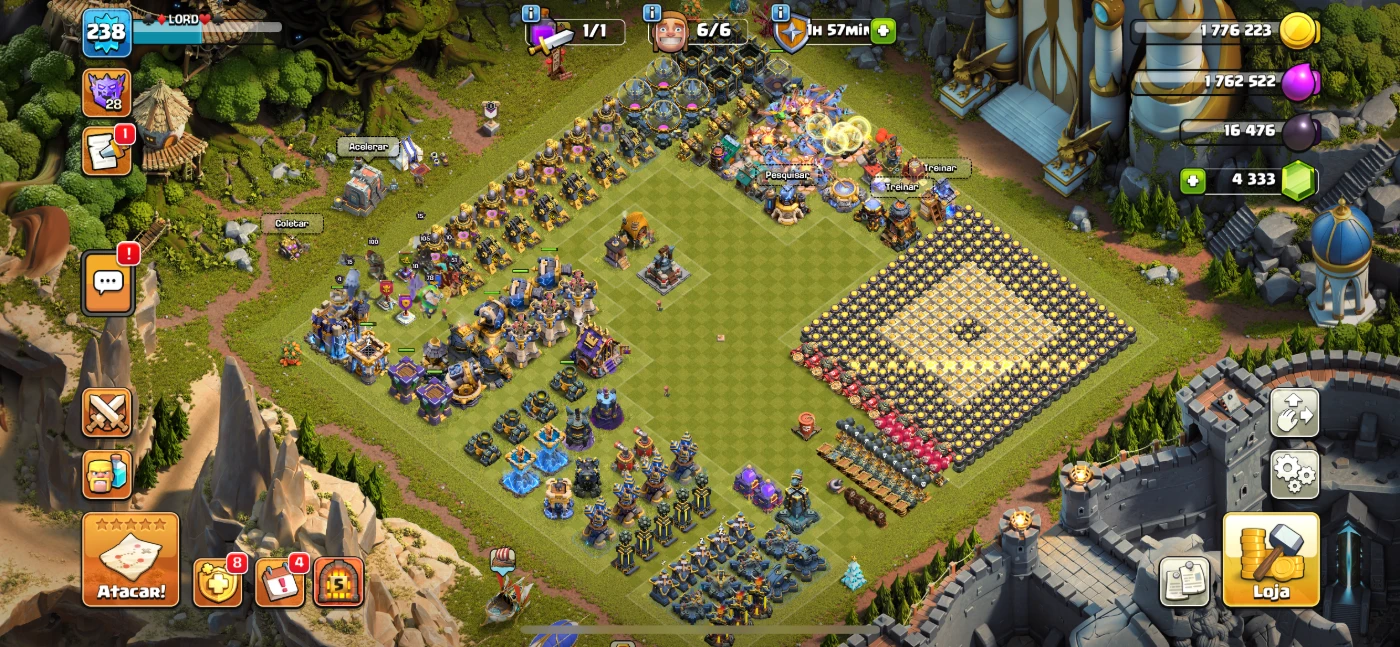
Task: Open the barbarian army training icon
Action: [107, 474]
